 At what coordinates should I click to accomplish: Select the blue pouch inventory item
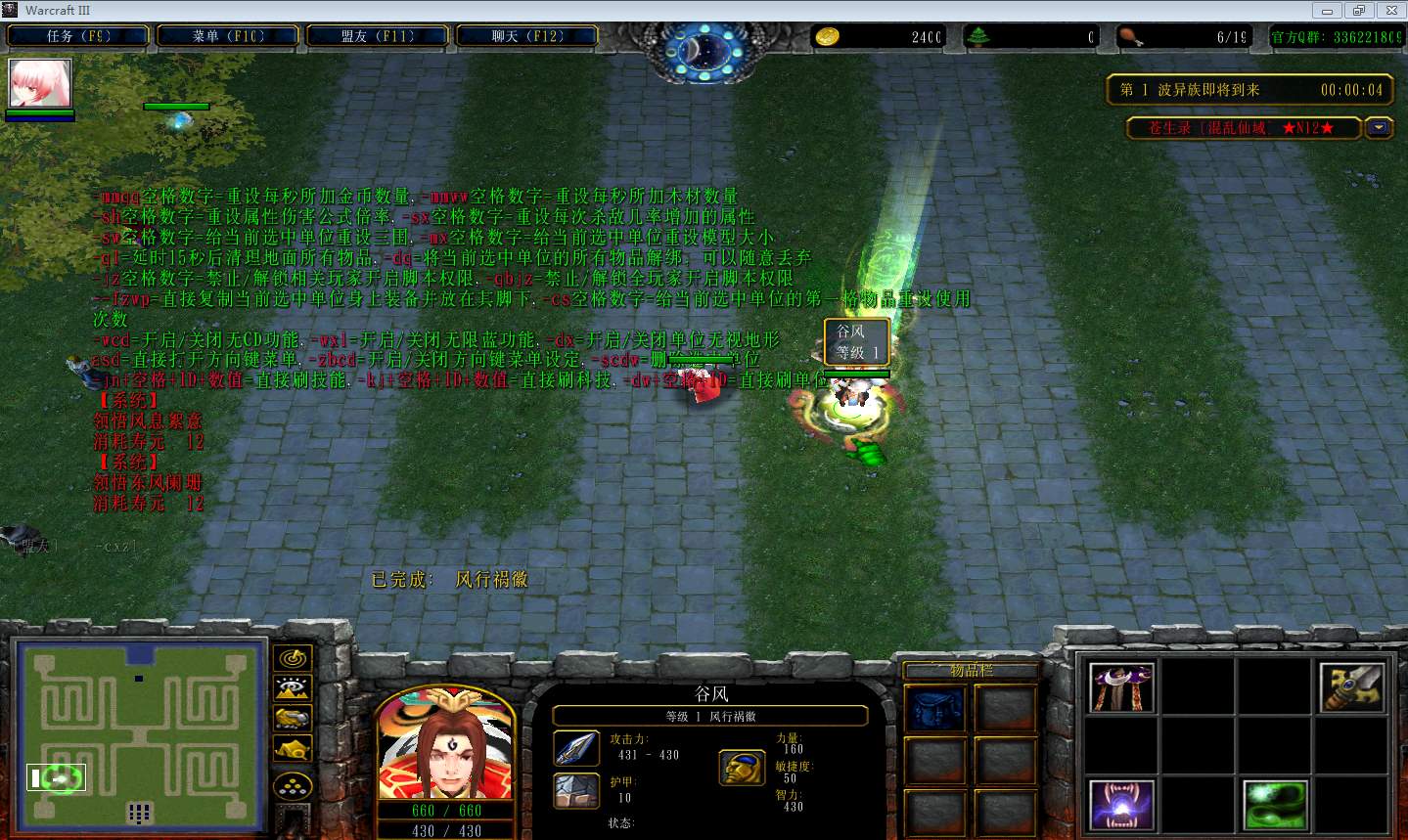tap(935, 709)
